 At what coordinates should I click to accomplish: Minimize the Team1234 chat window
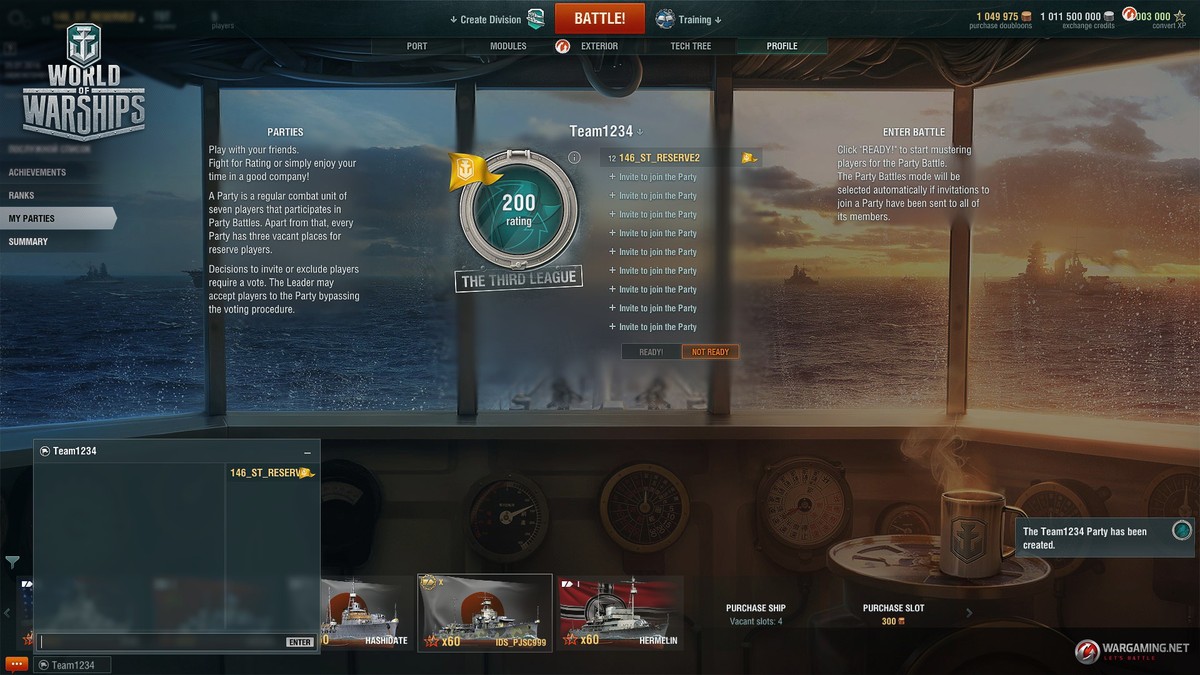307,452
